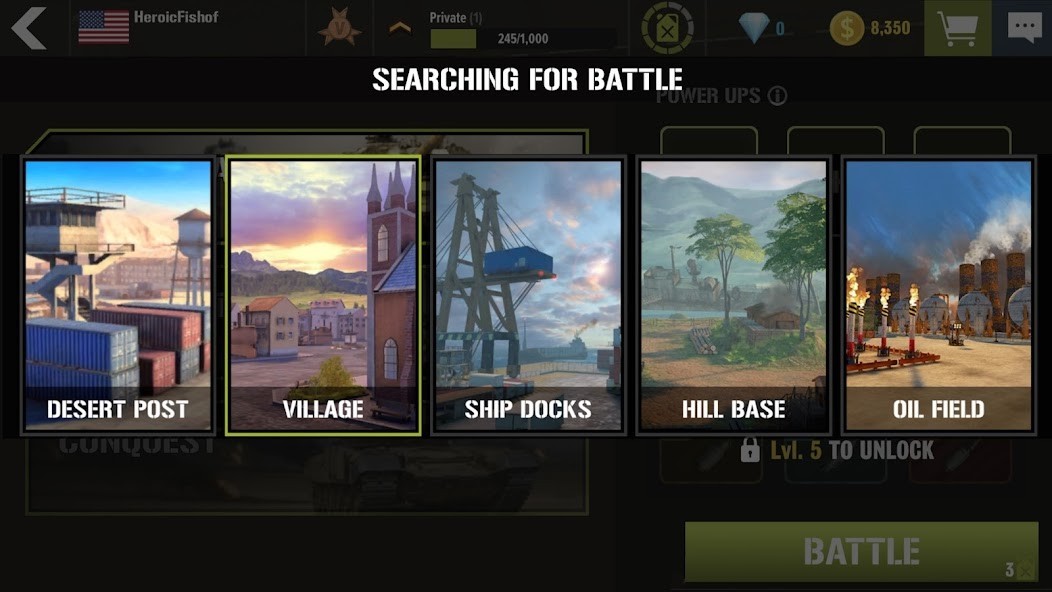Viewport: 1052px width, 592px height.
Task: Select the Desert Post map card
Action: coord(118,295)
